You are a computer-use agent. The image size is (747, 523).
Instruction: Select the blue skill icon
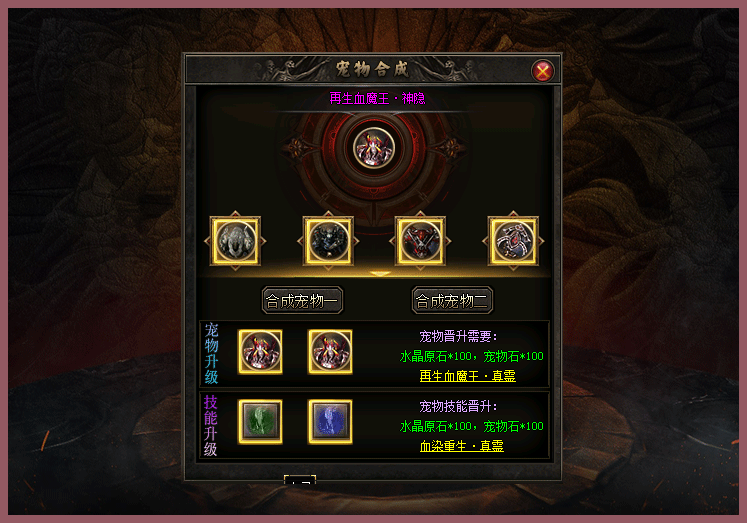coord(330,421)
